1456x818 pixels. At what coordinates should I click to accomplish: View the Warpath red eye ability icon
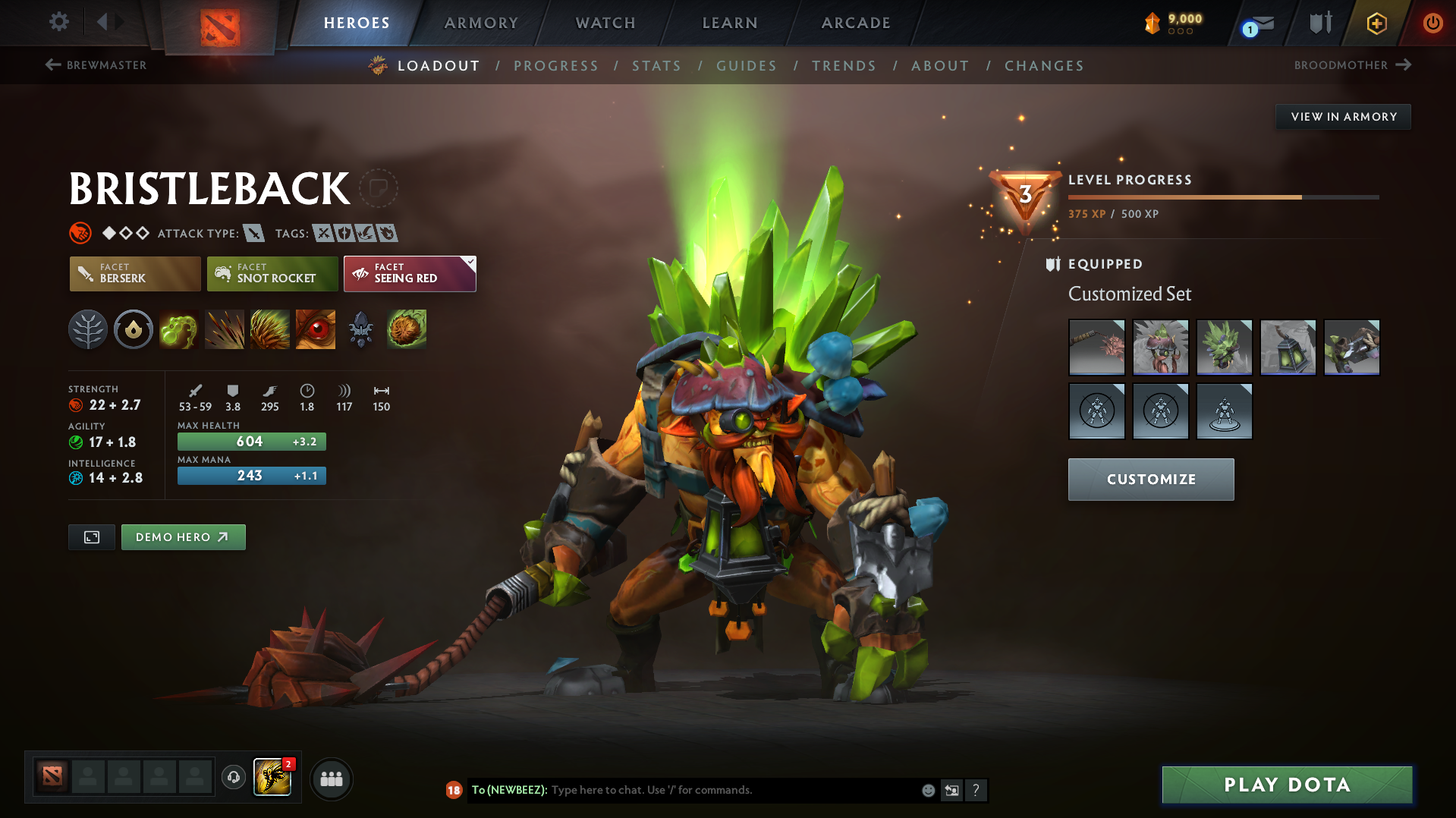point(315,329)
